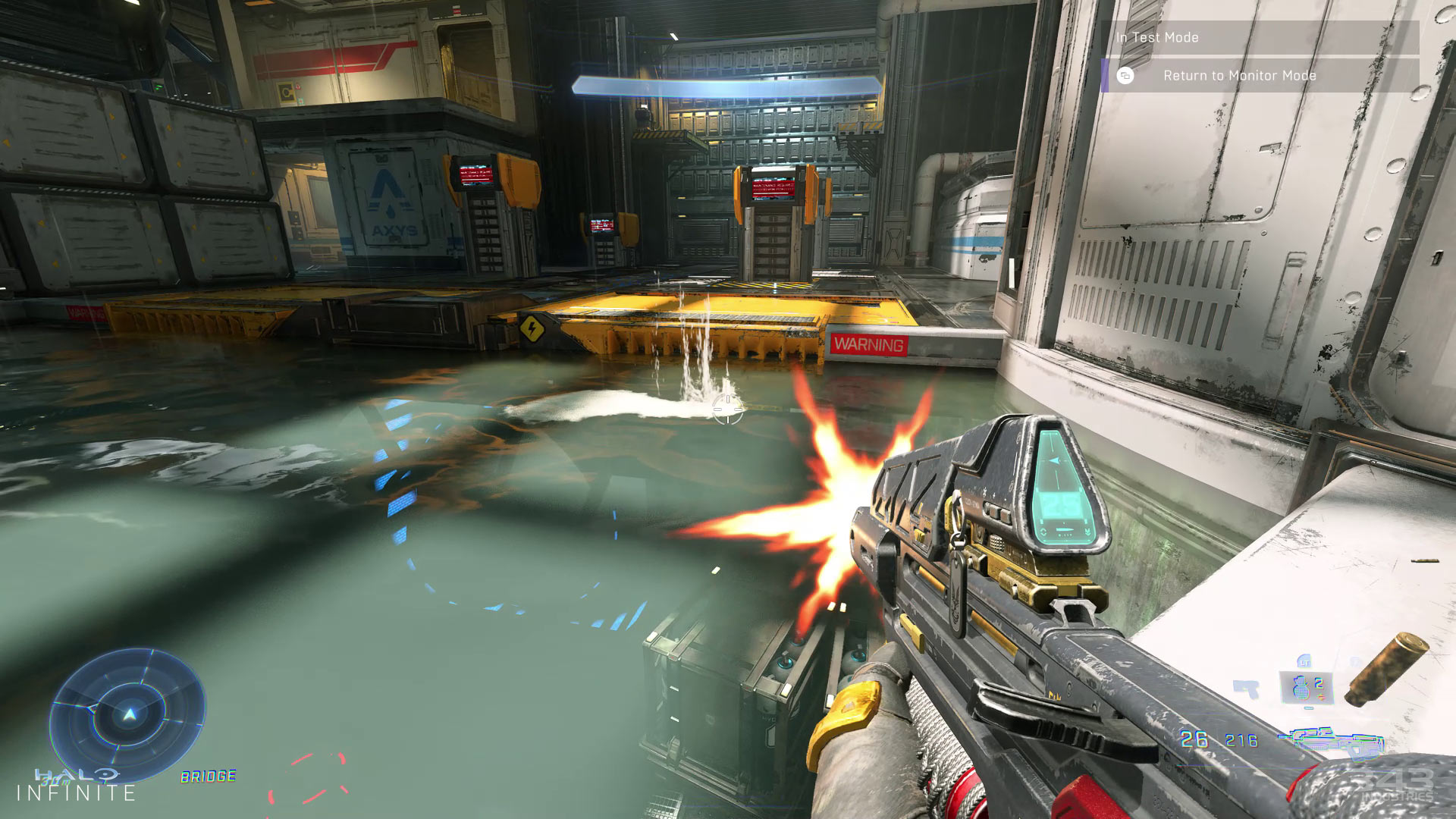Choose the secondary pistol weapon icon
The height and width of the screenshot is (819, 1456).
[x=1247, y=689]
